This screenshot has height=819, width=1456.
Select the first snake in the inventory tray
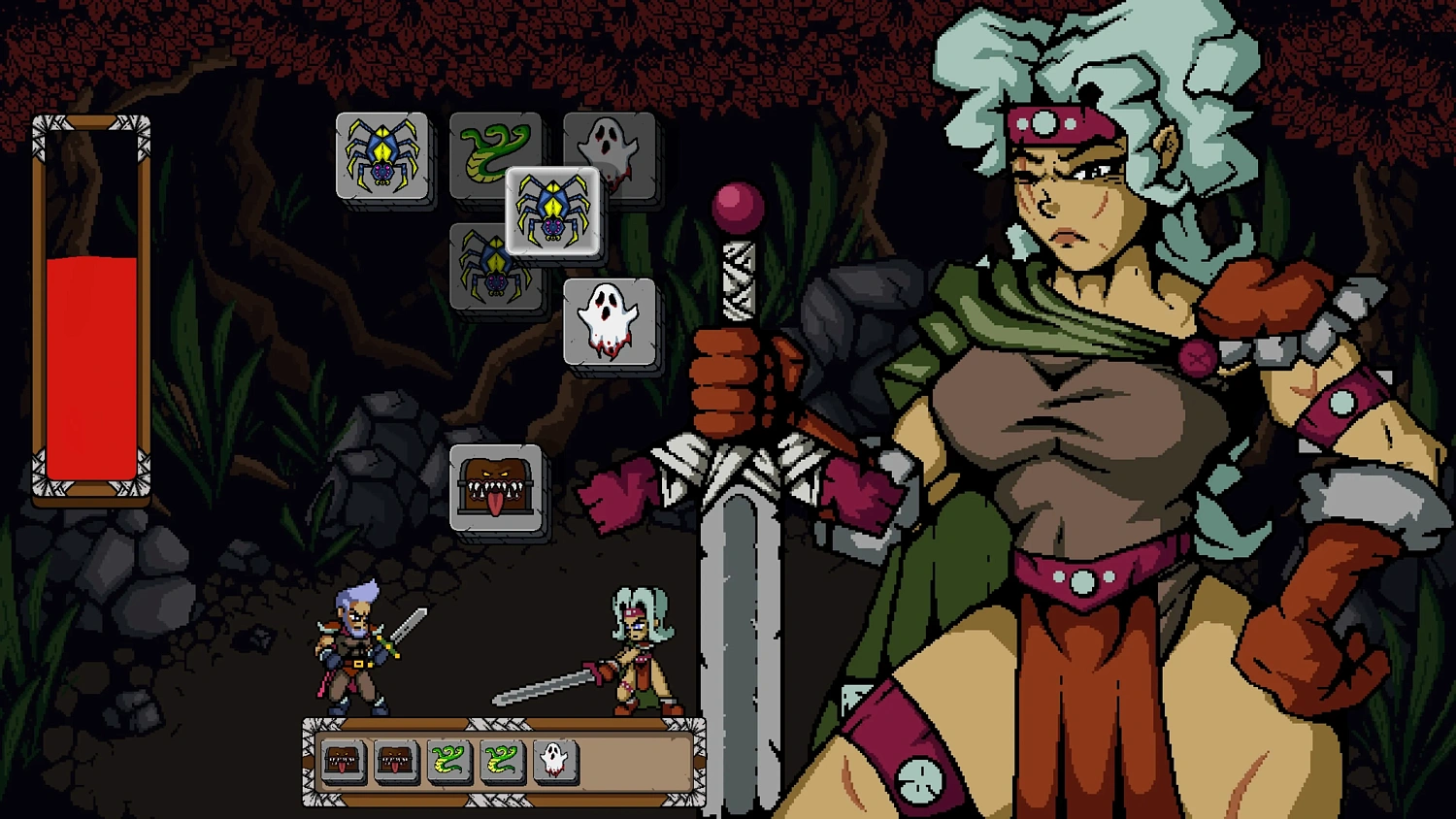coord(447,763)
